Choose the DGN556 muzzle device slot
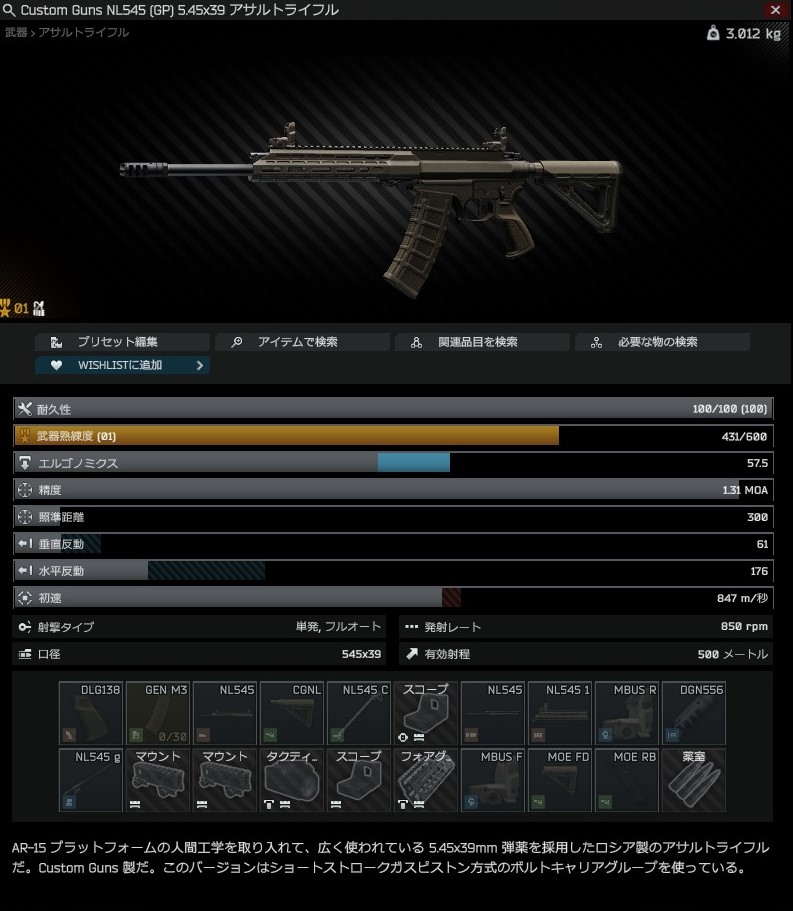793x911 pixels. pos(694,713)
